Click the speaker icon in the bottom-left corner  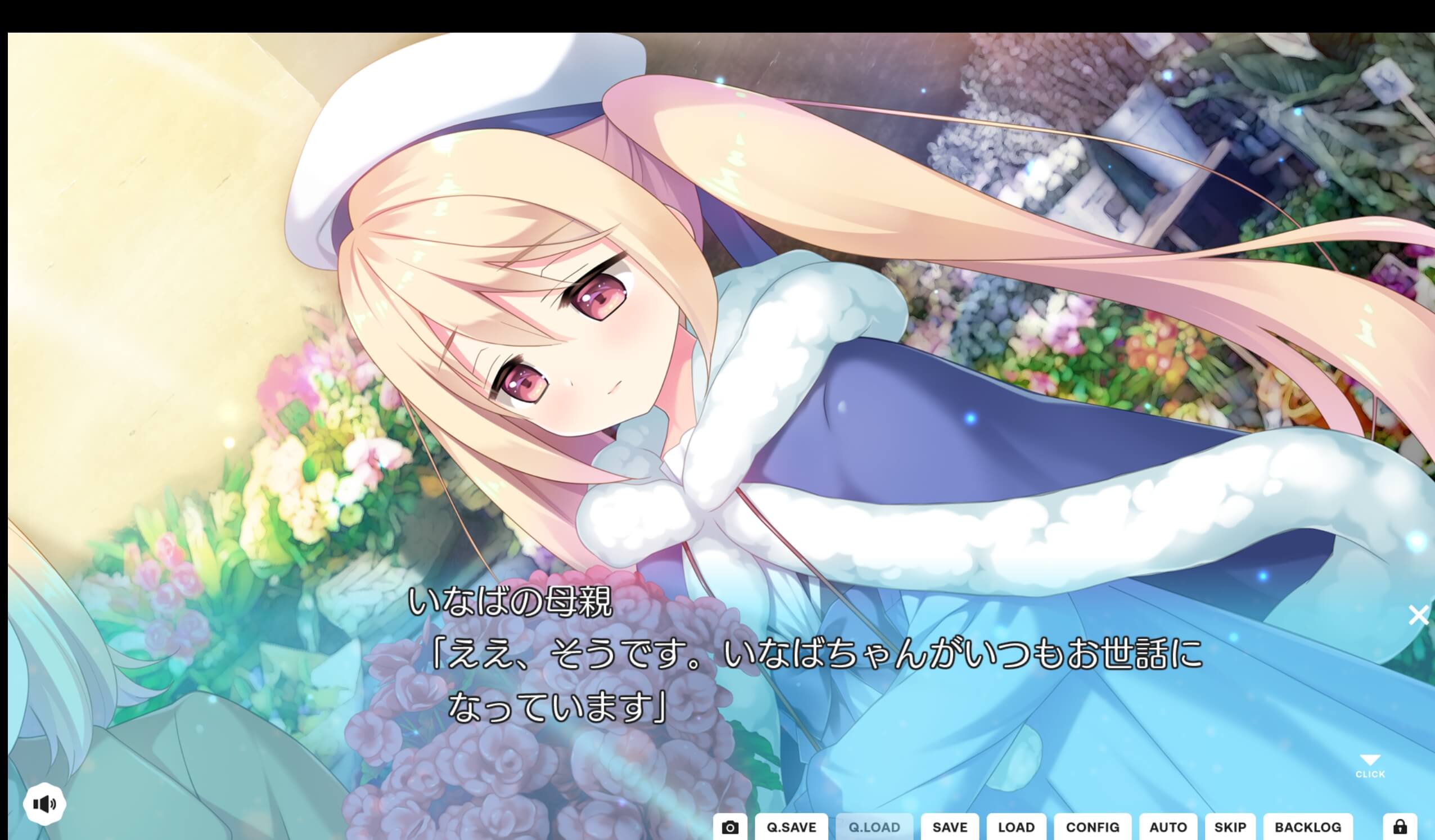[x=46, y=803]
